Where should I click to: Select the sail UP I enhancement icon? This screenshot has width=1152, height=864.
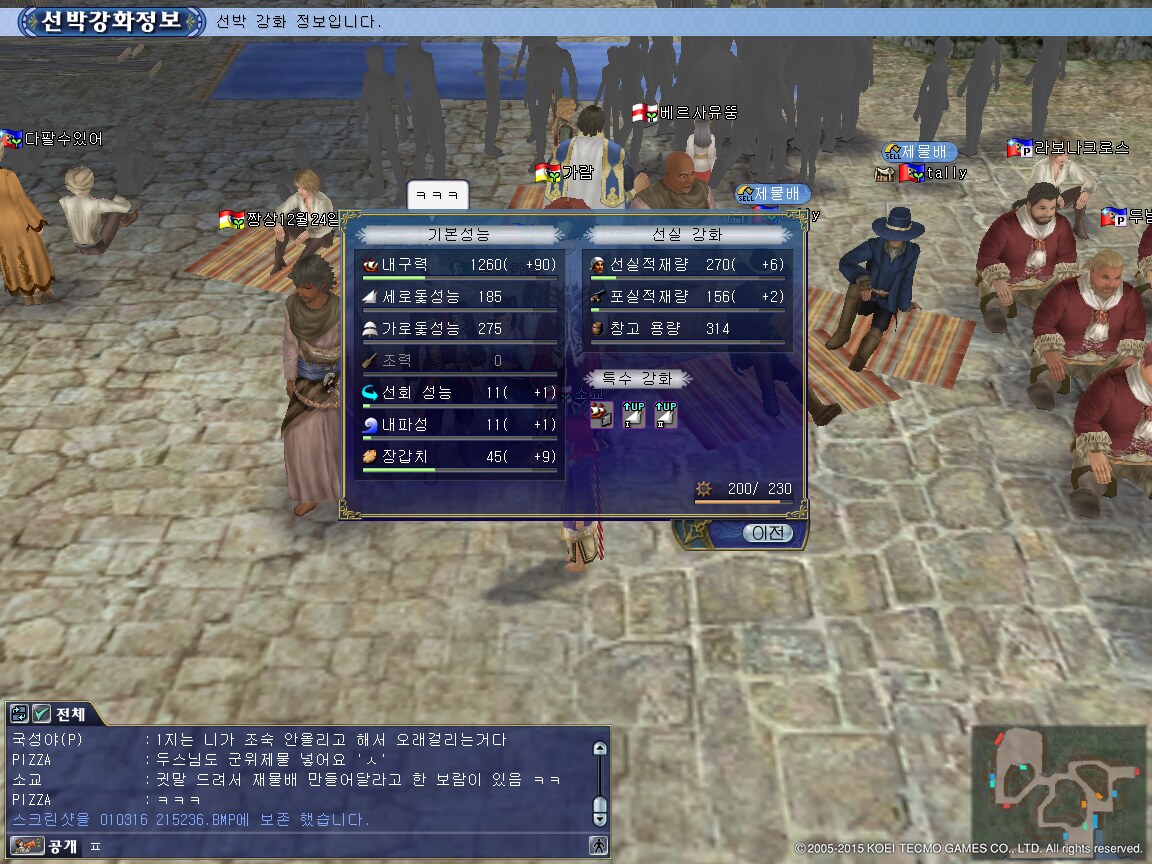633,415
